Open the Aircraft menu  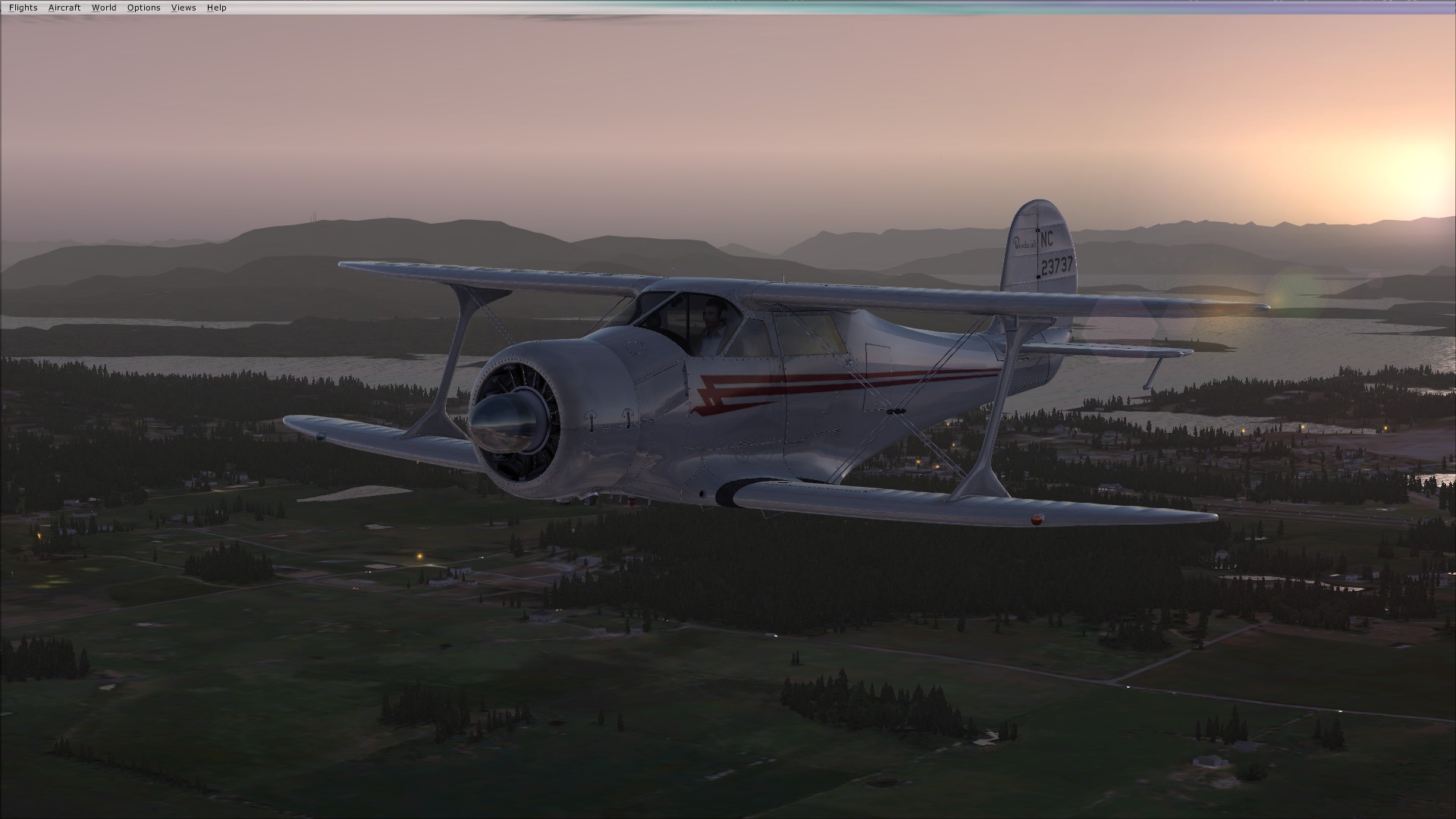tap(64, 8)
